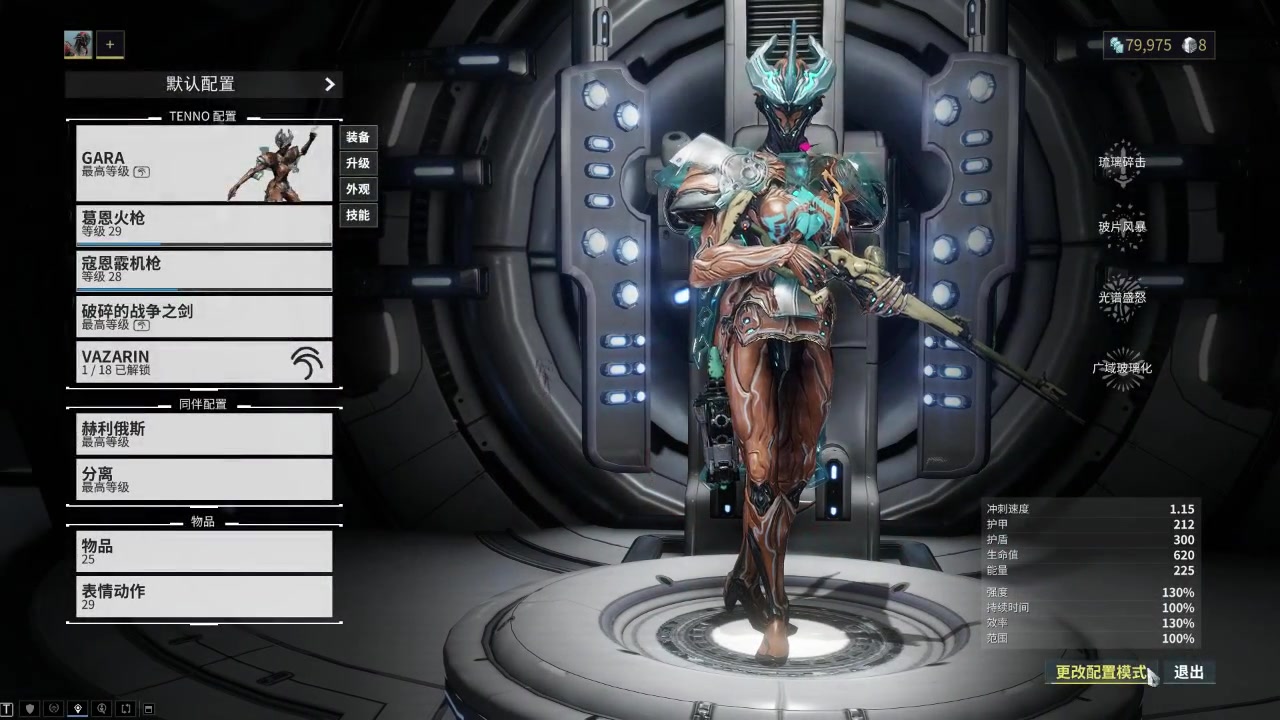Open the 外观 appearance menu
This screenshot has height=720, width=1280.
point(358,189)
